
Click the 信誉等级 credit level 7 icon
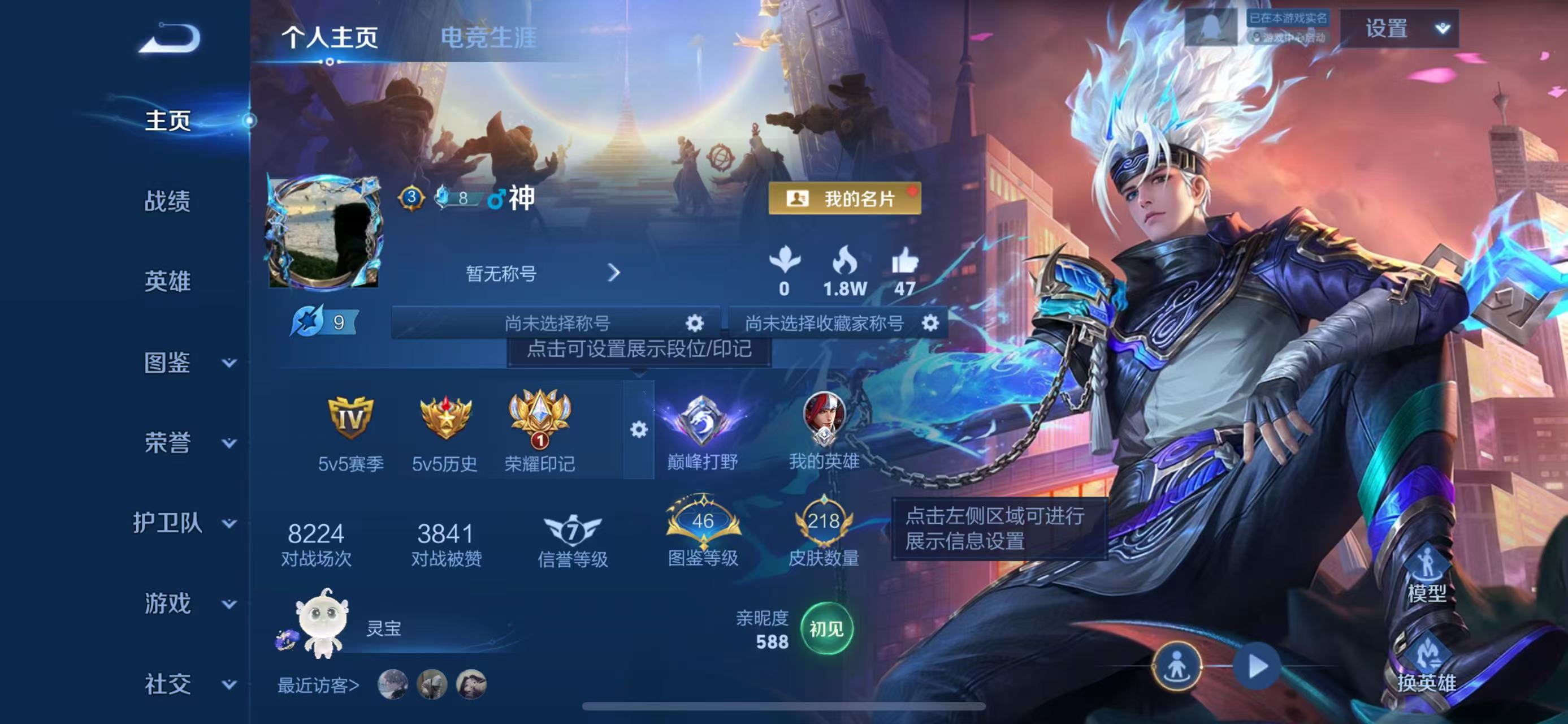(x=572, y=532)
